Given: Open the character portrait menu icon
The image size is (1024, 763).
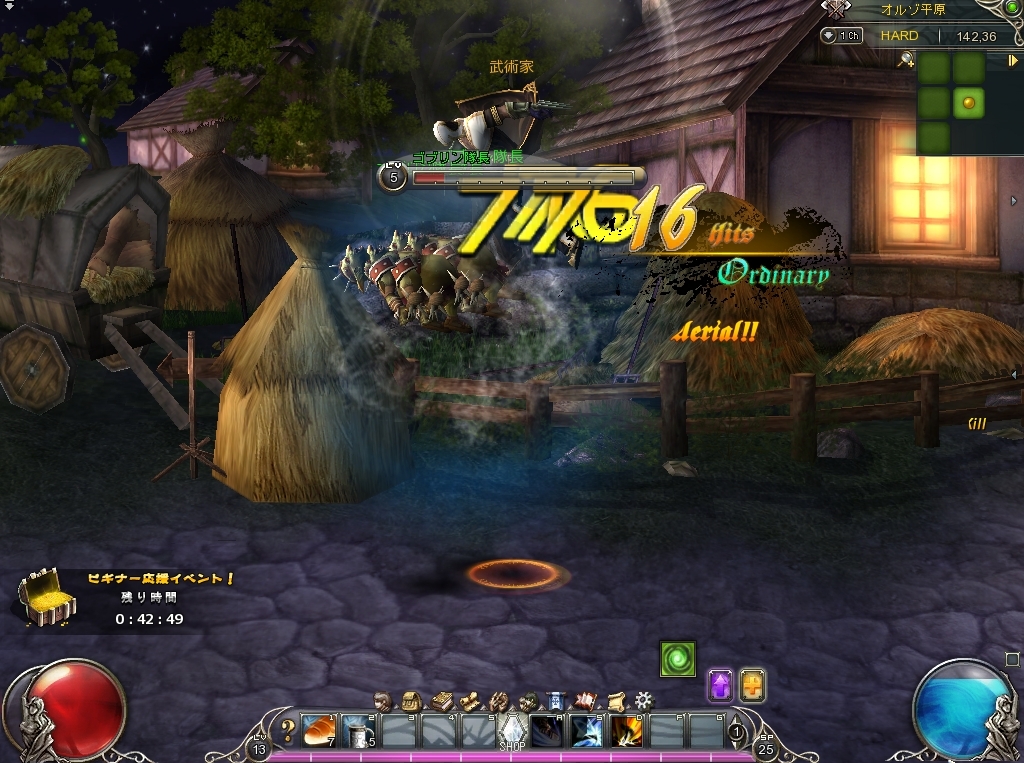Looking at the screenshot, I should [x=383, y=699].
